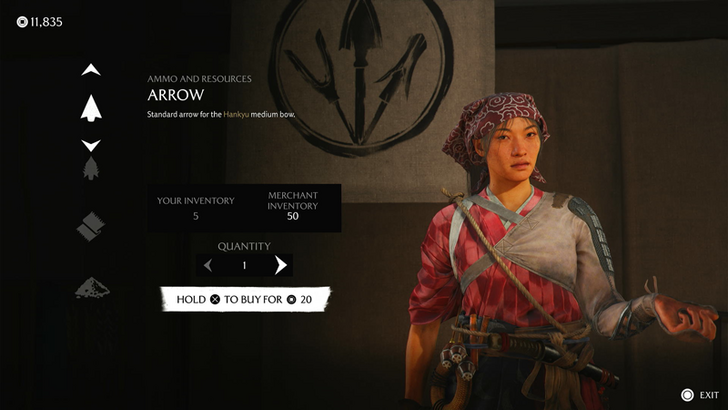Click the up chevron above the item list
This screenshot has width=728, height=410.
tap(91, 70)
